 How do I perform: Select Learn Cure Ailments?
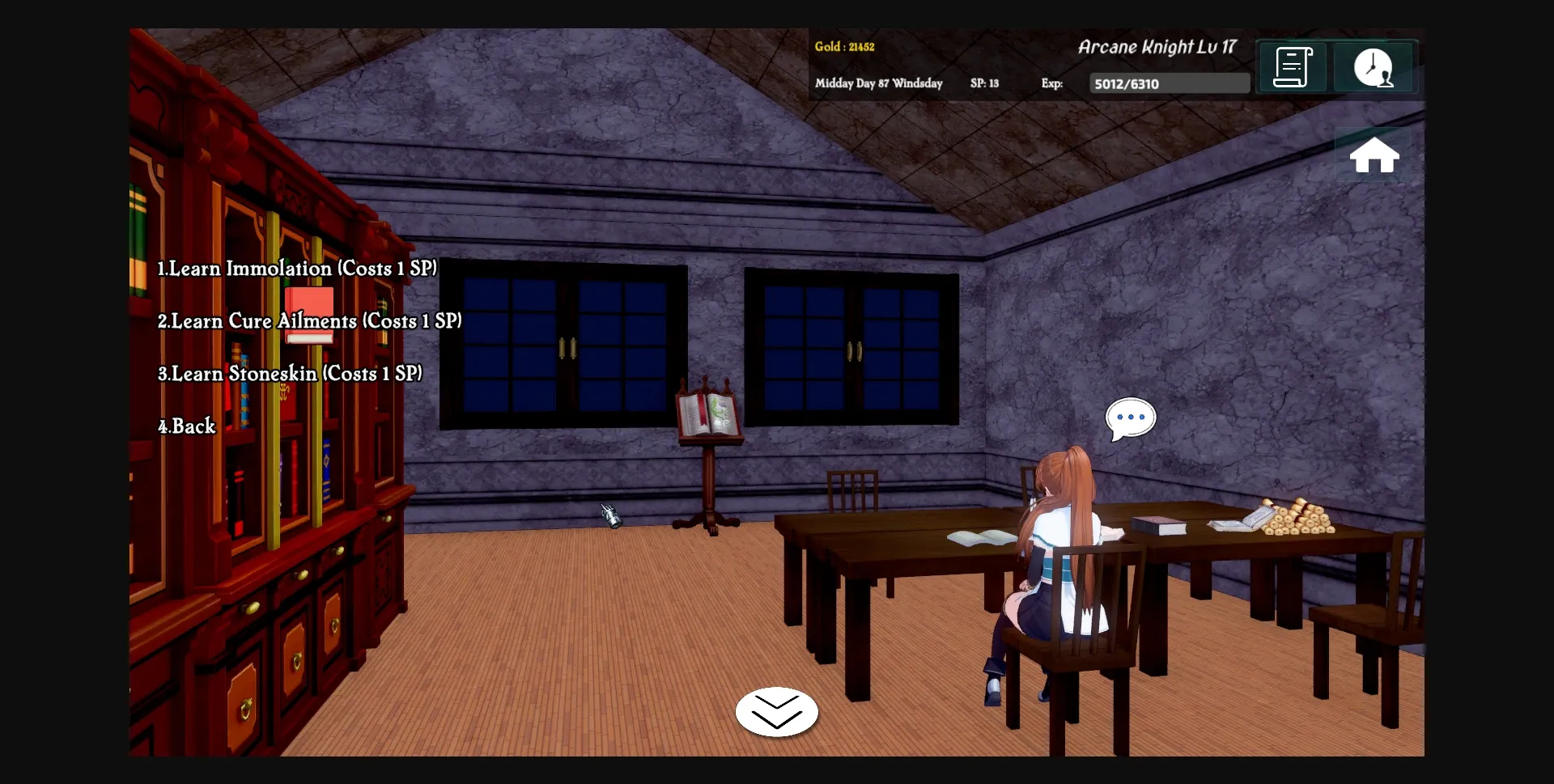(309, 320)
